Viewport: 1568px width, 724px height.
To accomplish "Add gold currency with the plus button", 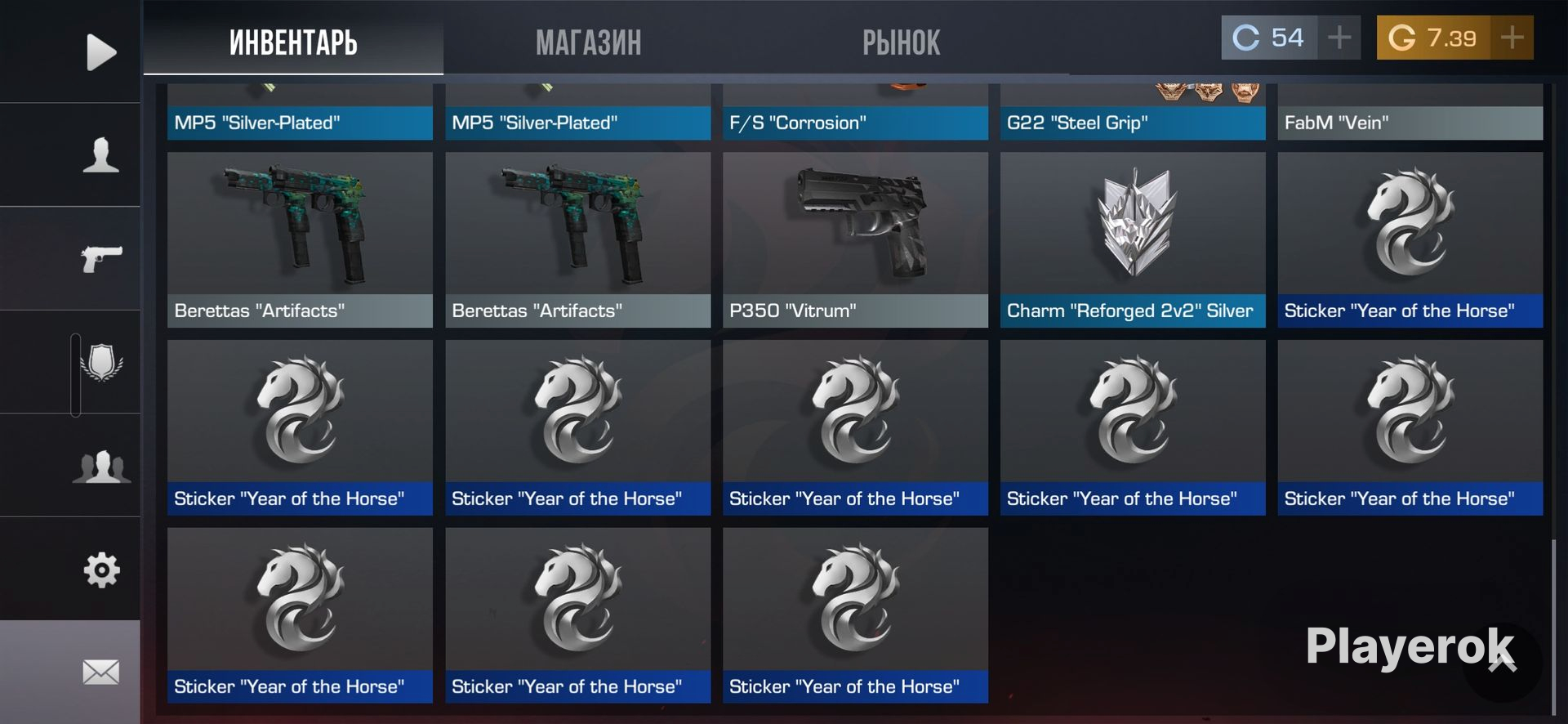I will point(1512,38).
